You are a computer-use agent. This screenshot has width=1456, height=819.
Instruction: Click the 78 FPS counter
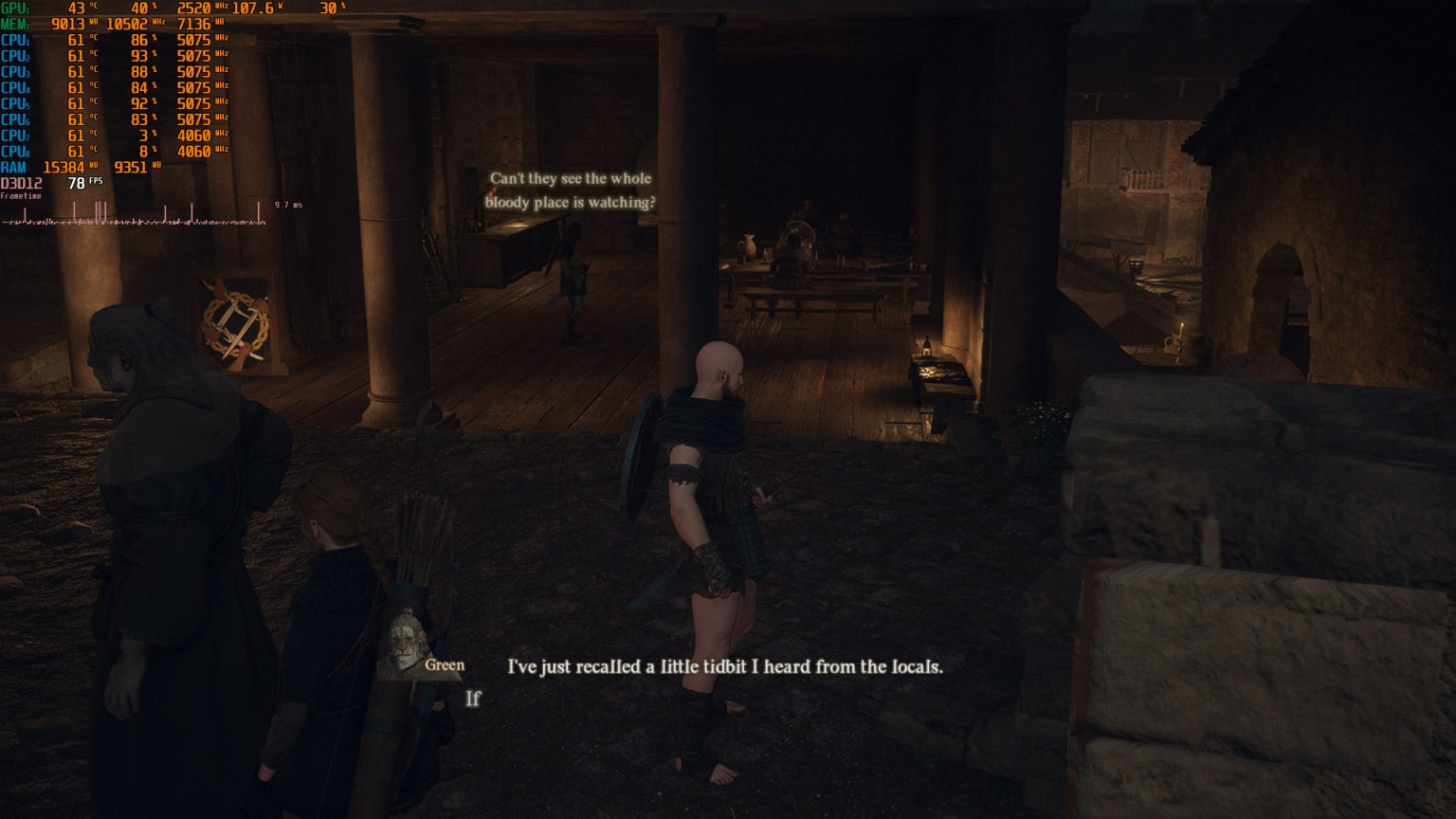[x=75, y=184]
